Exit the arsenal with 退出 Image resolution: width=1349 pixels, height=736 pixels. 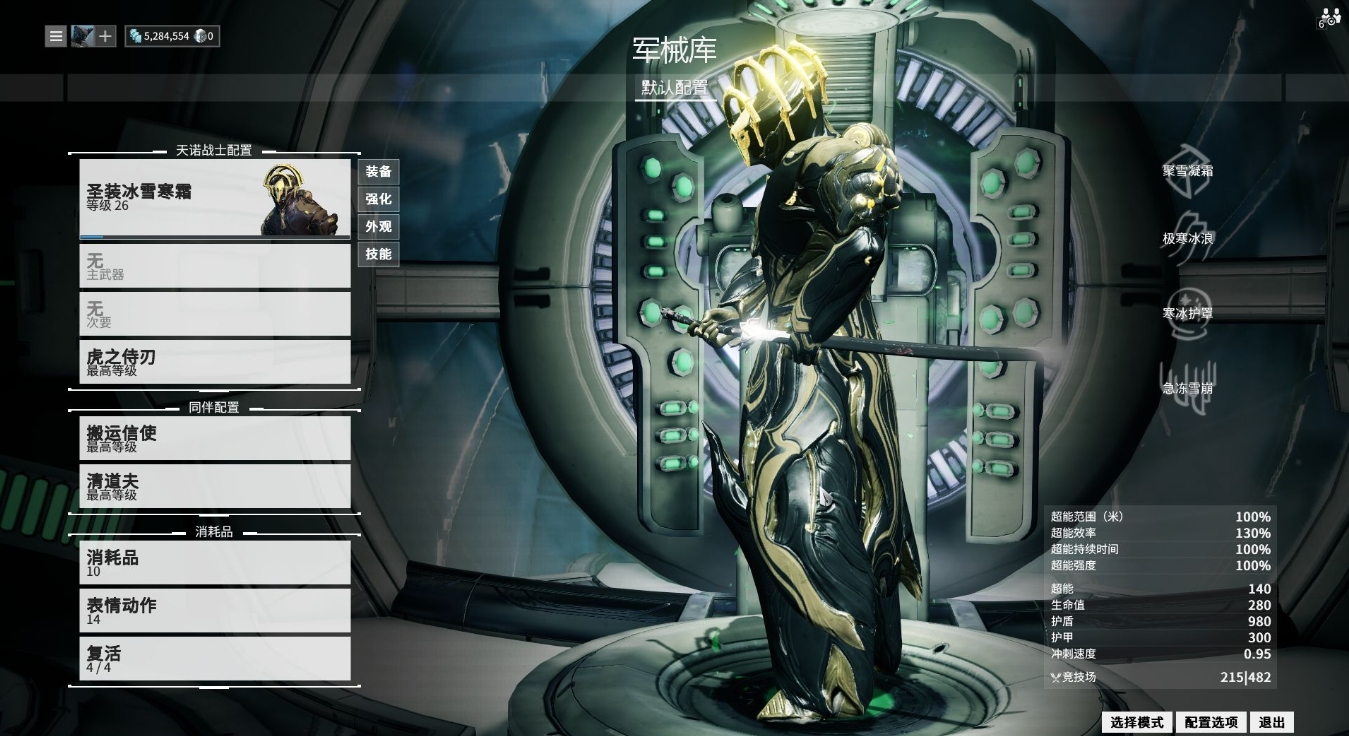pos(1272,722)
